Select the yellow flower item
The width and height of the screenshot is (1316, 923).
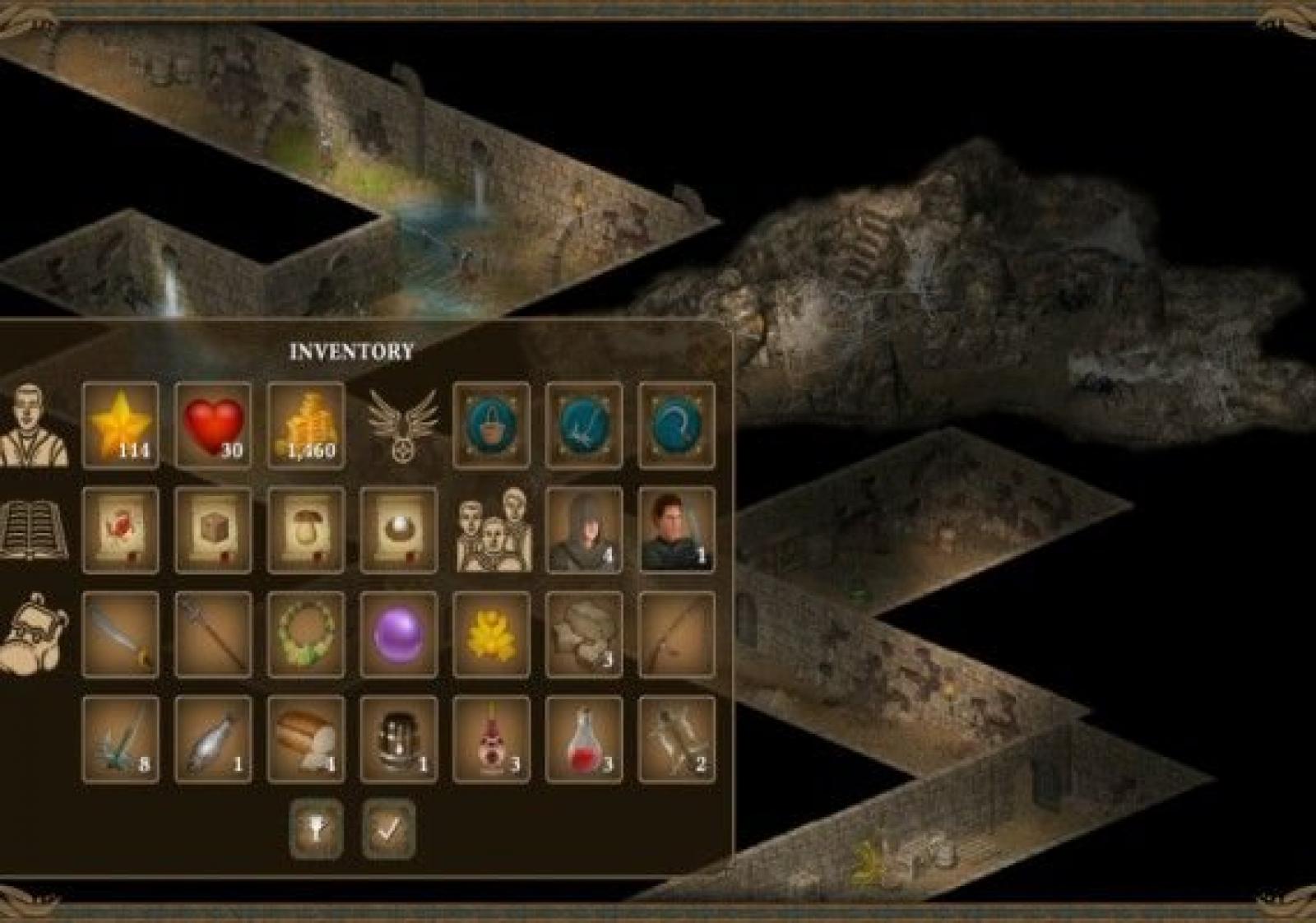click(x=491, y=634)
